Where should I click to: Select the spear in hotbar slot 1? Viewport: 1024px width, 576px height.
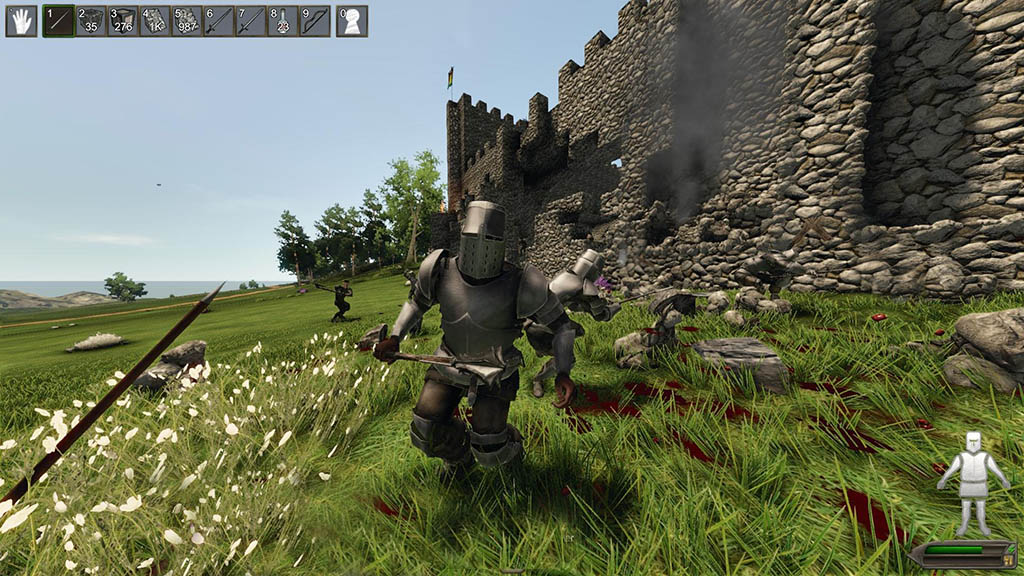point(59,21)
